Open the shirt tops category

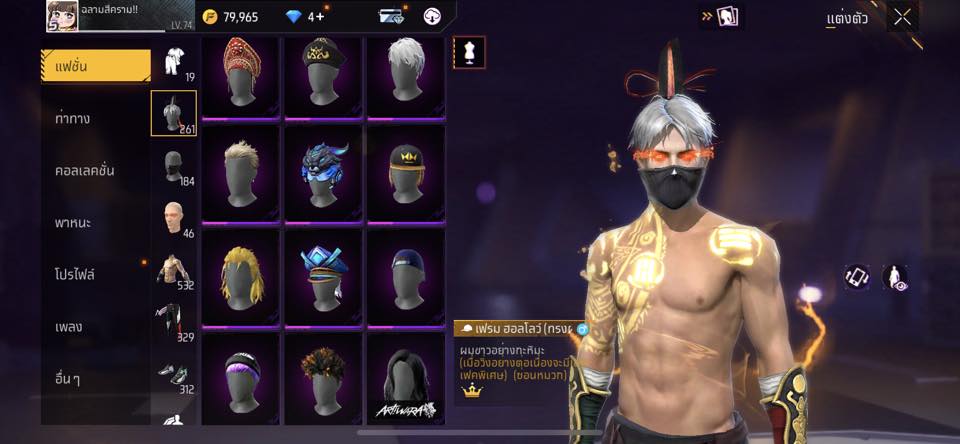(x=174, y=270)
